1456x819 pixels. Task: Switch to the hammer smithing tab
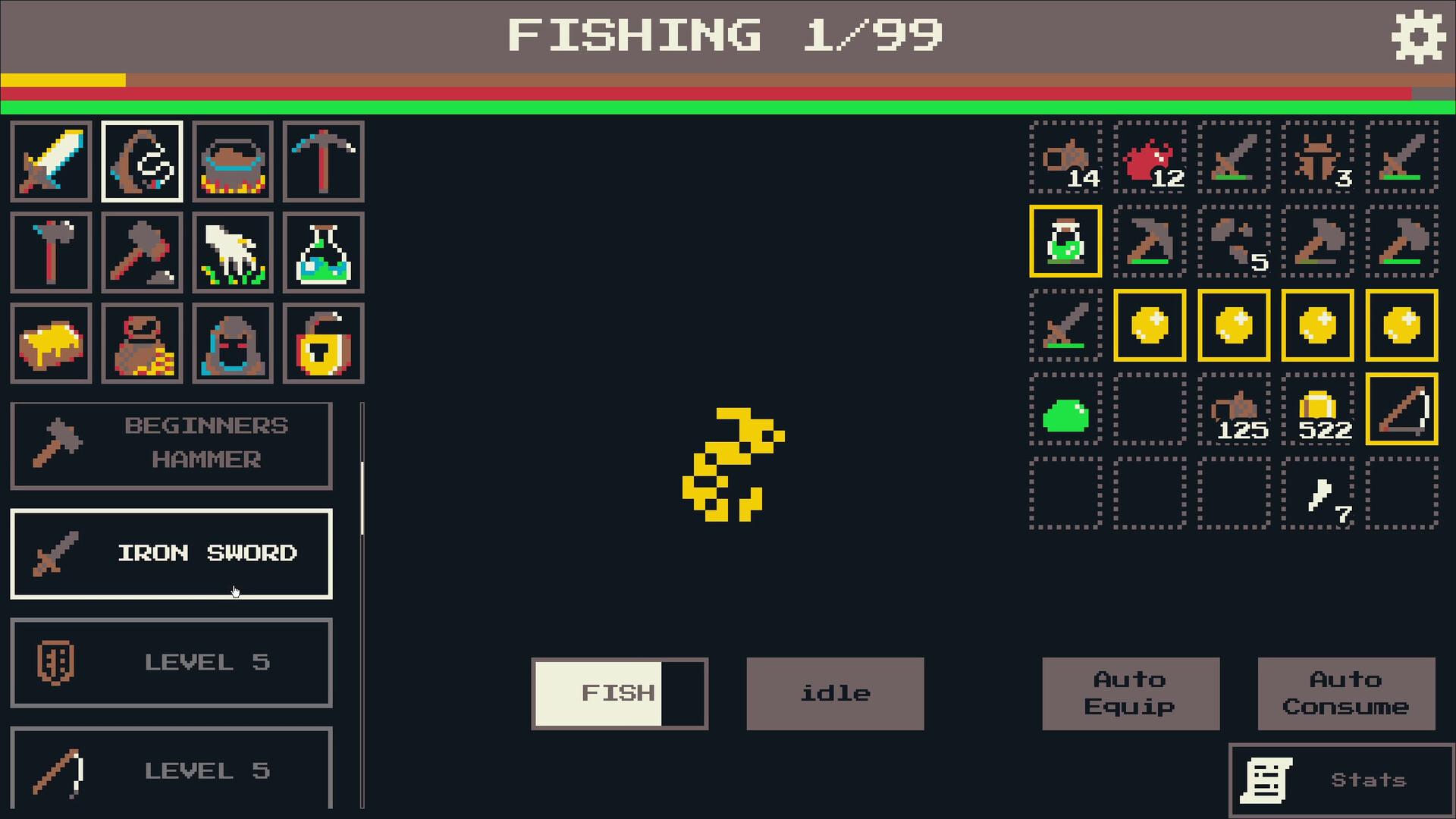[x=141, y=253]
